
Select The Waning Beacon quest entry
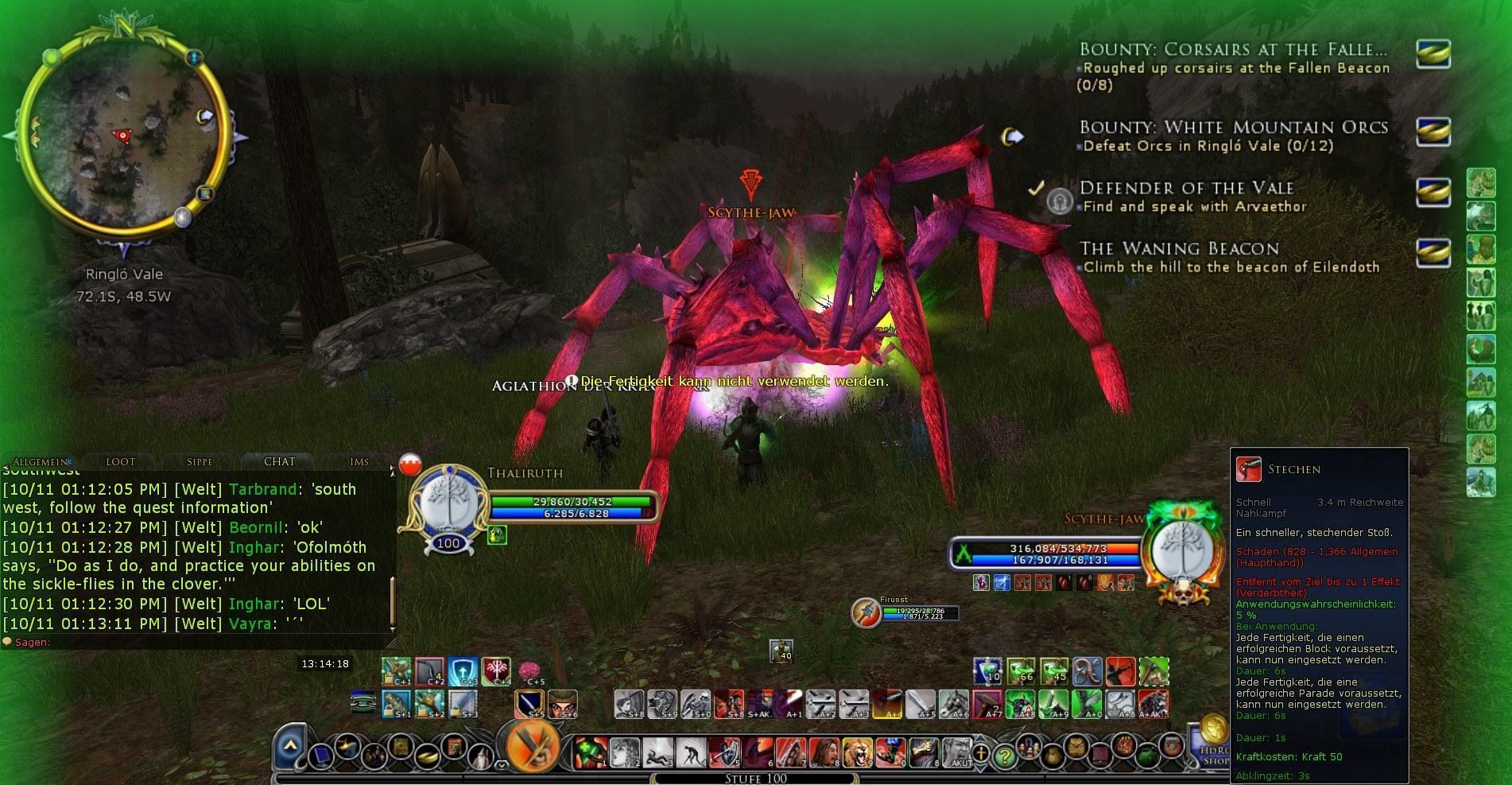point(1178,249)
